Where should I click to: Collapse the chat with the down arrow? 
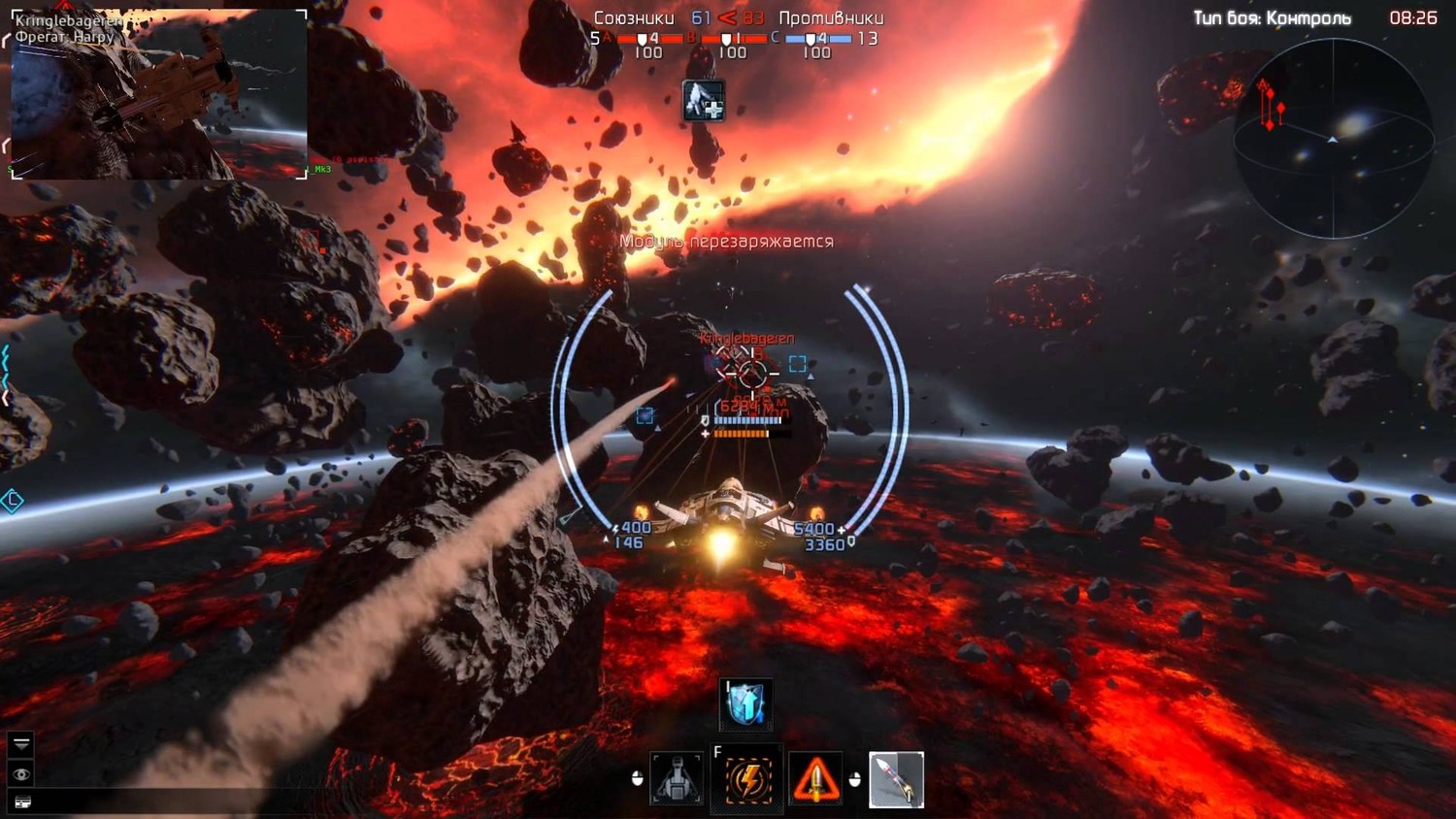(21, 744)
